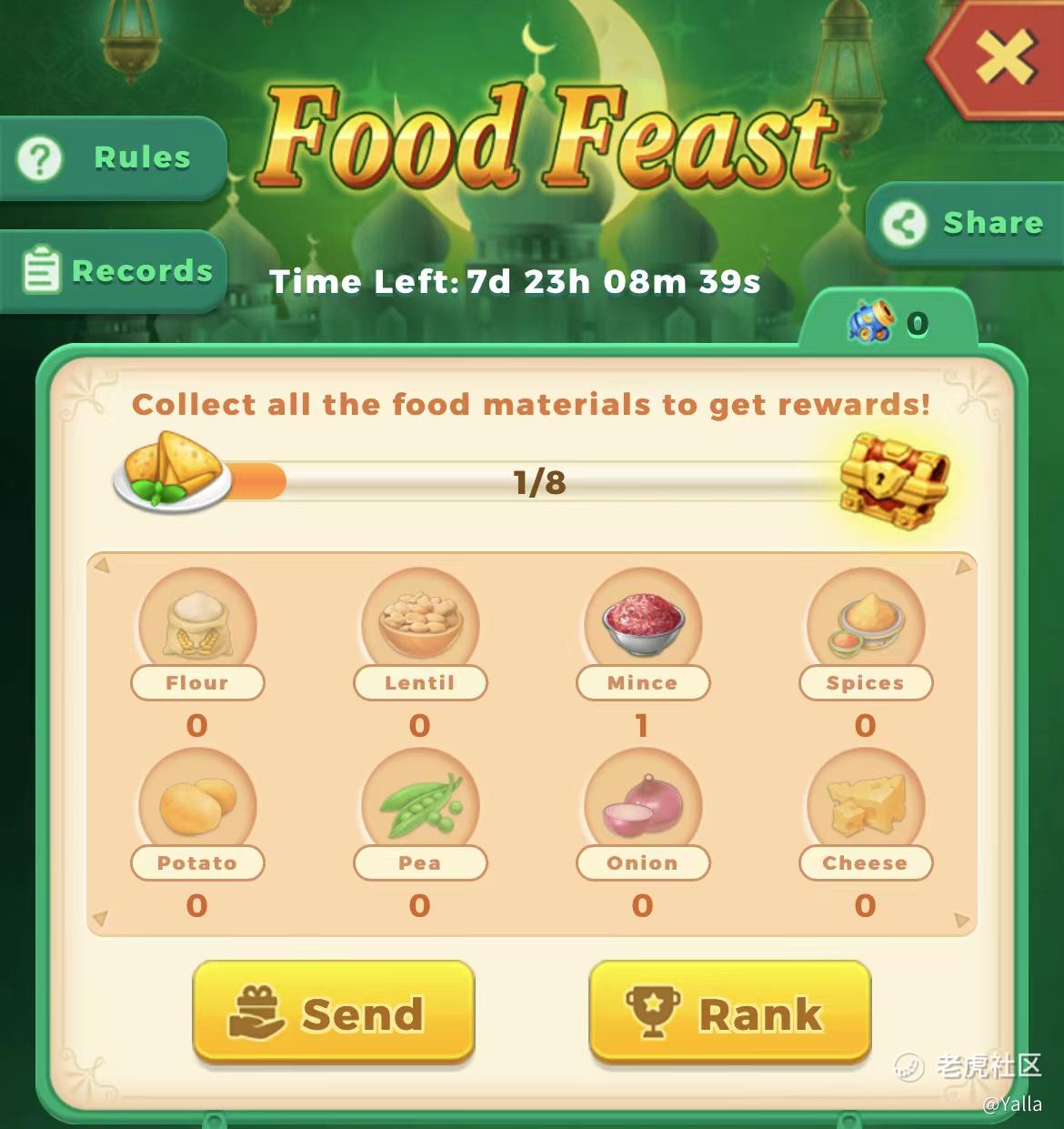Select the Onion ingredient

click(643, 806)
